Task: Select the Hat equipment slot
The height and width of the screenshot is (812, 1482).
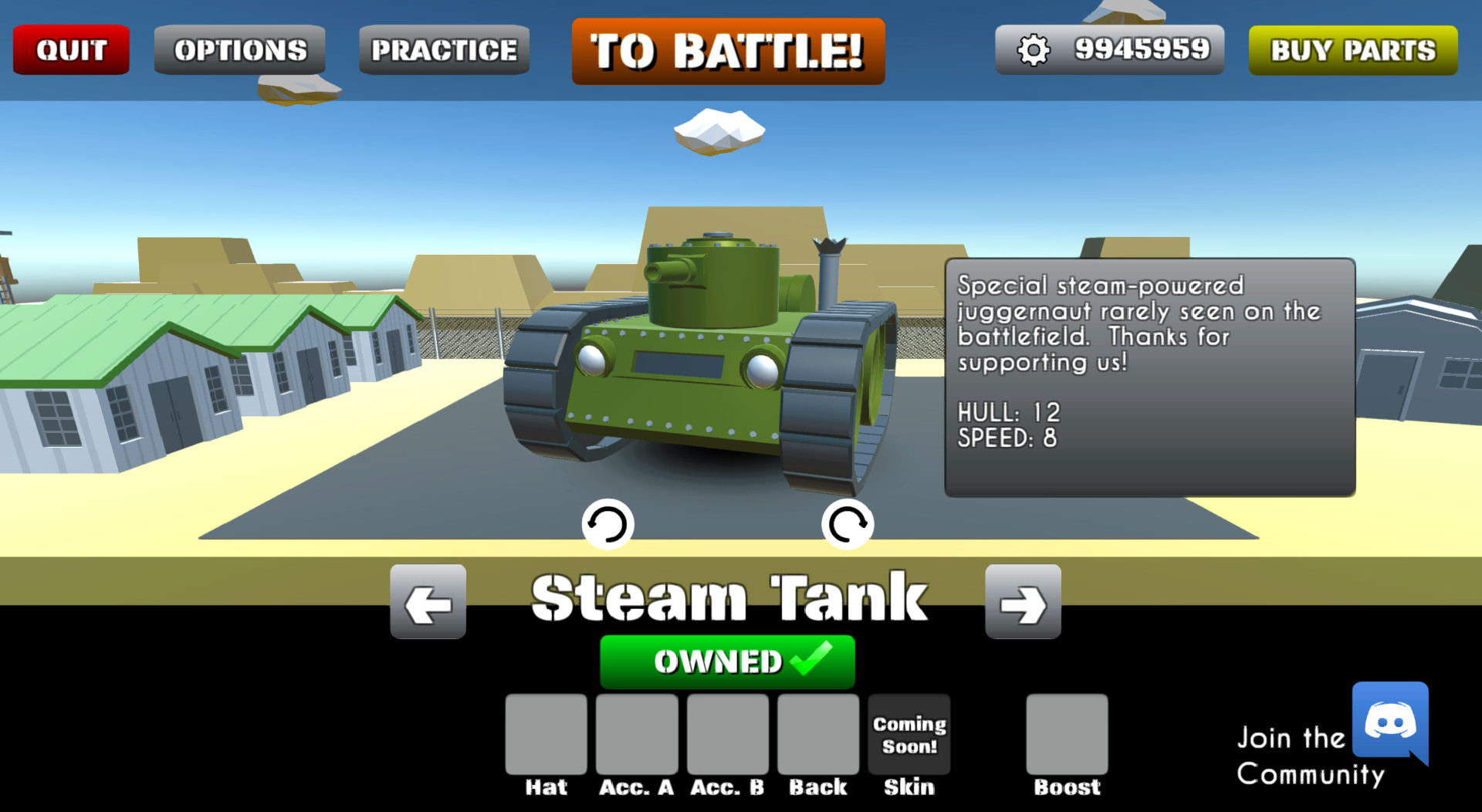Action: coord(546,734)
